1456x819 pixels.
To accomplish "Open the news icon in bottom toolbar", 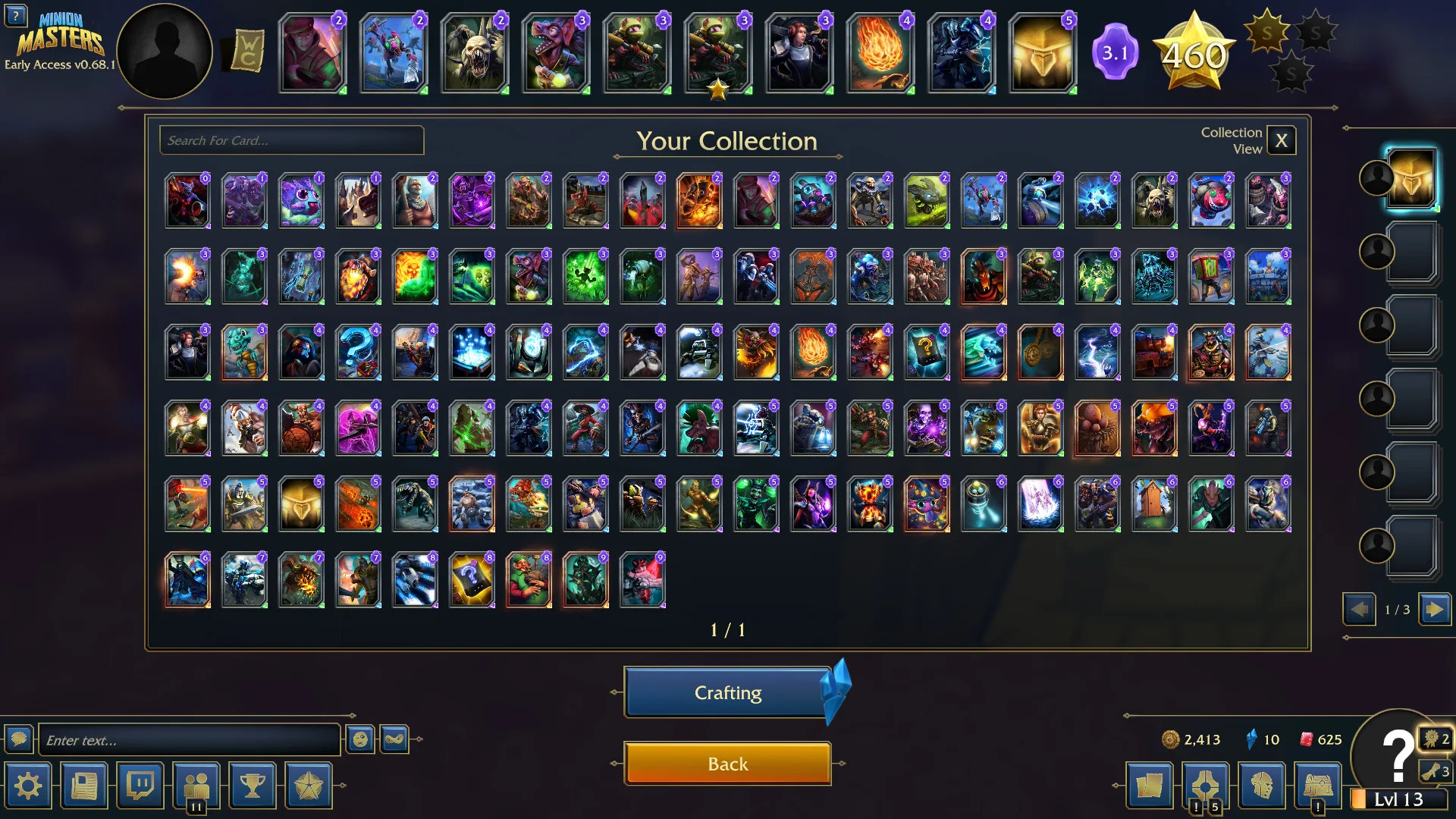I will point(84,786).
